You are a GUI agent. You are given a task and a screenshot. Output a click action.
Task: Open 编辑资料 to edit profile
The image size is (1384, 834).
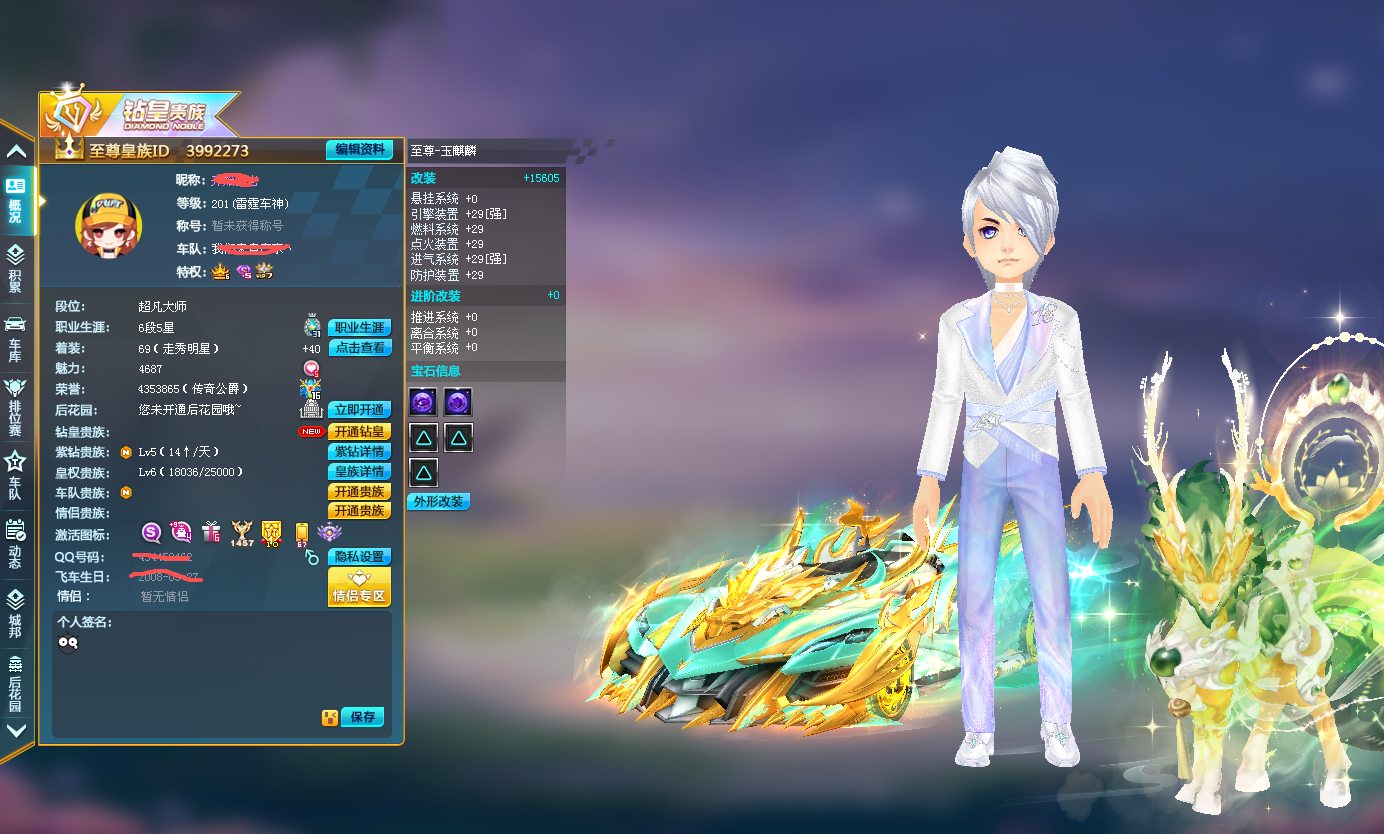359,150
